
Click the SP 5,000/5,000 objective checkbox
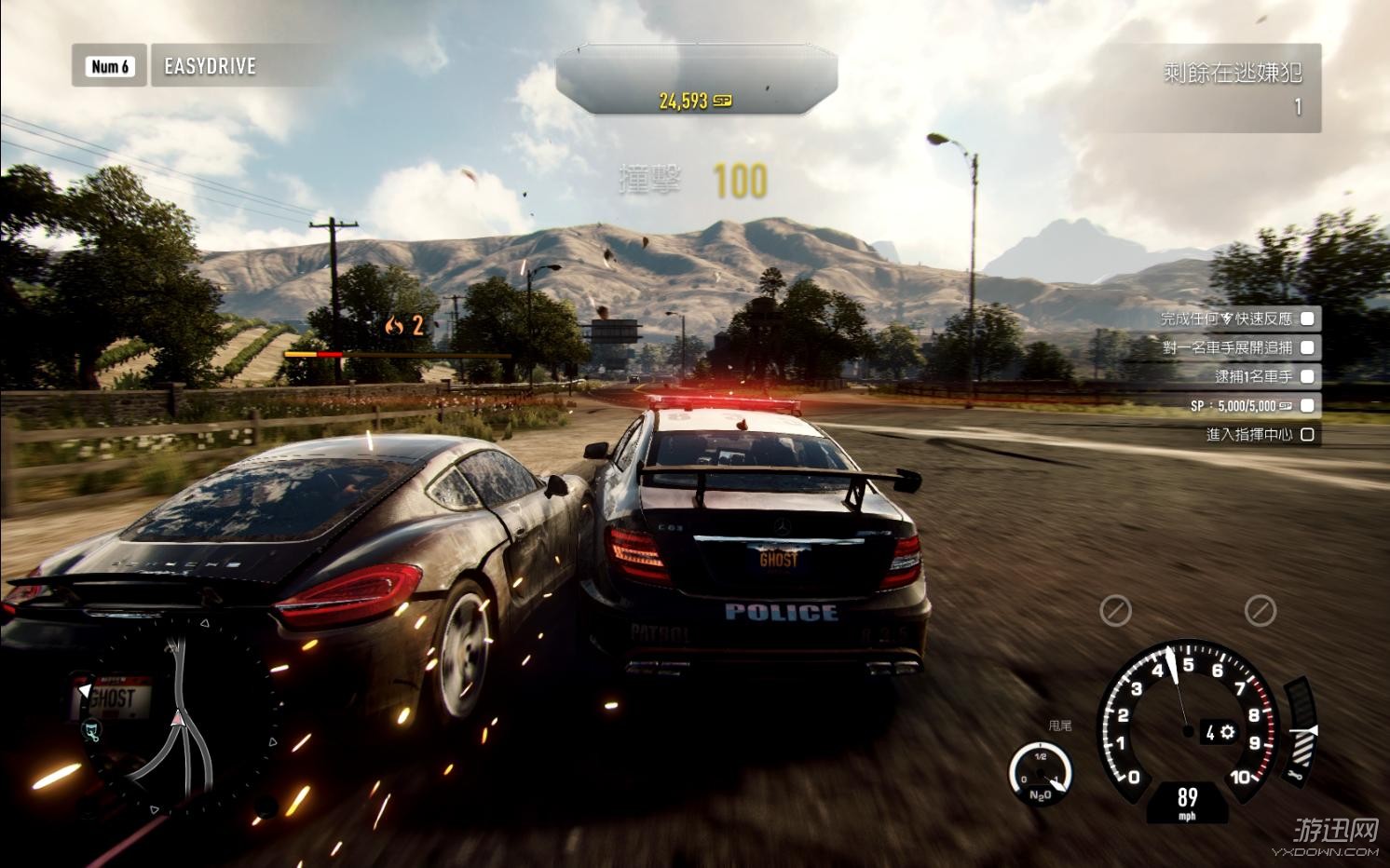[x=1307, y=406]
